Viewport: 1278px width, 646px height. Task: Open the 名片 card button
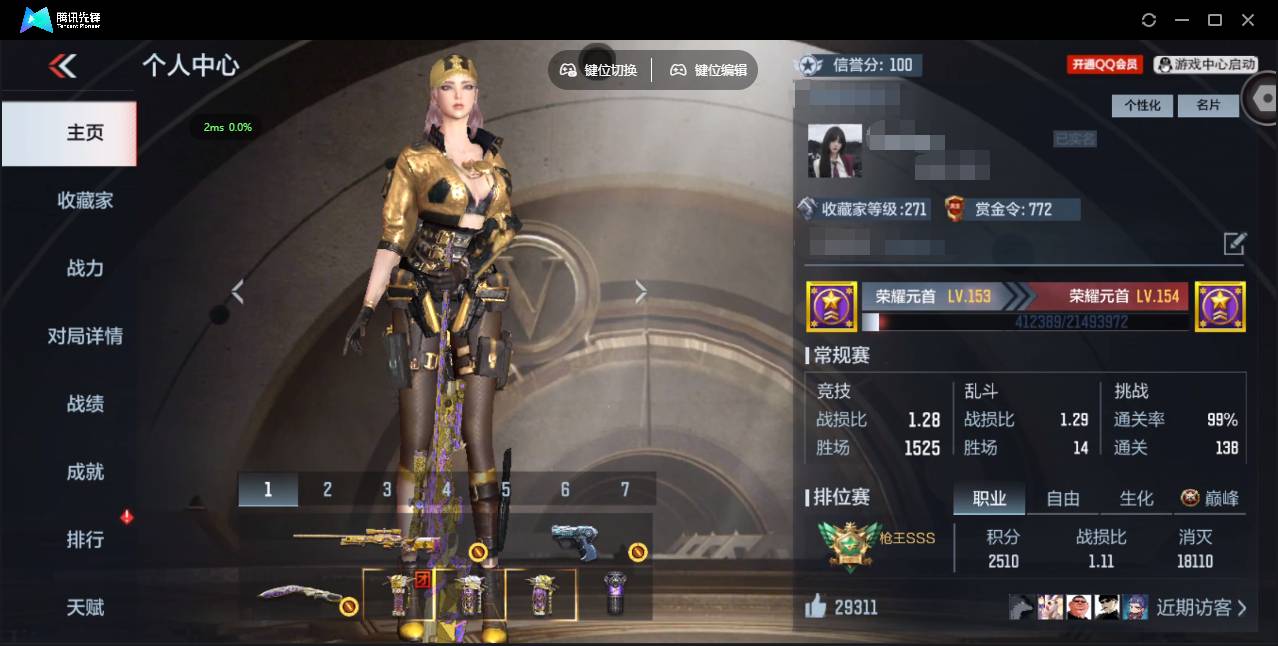pos(1208,105)
